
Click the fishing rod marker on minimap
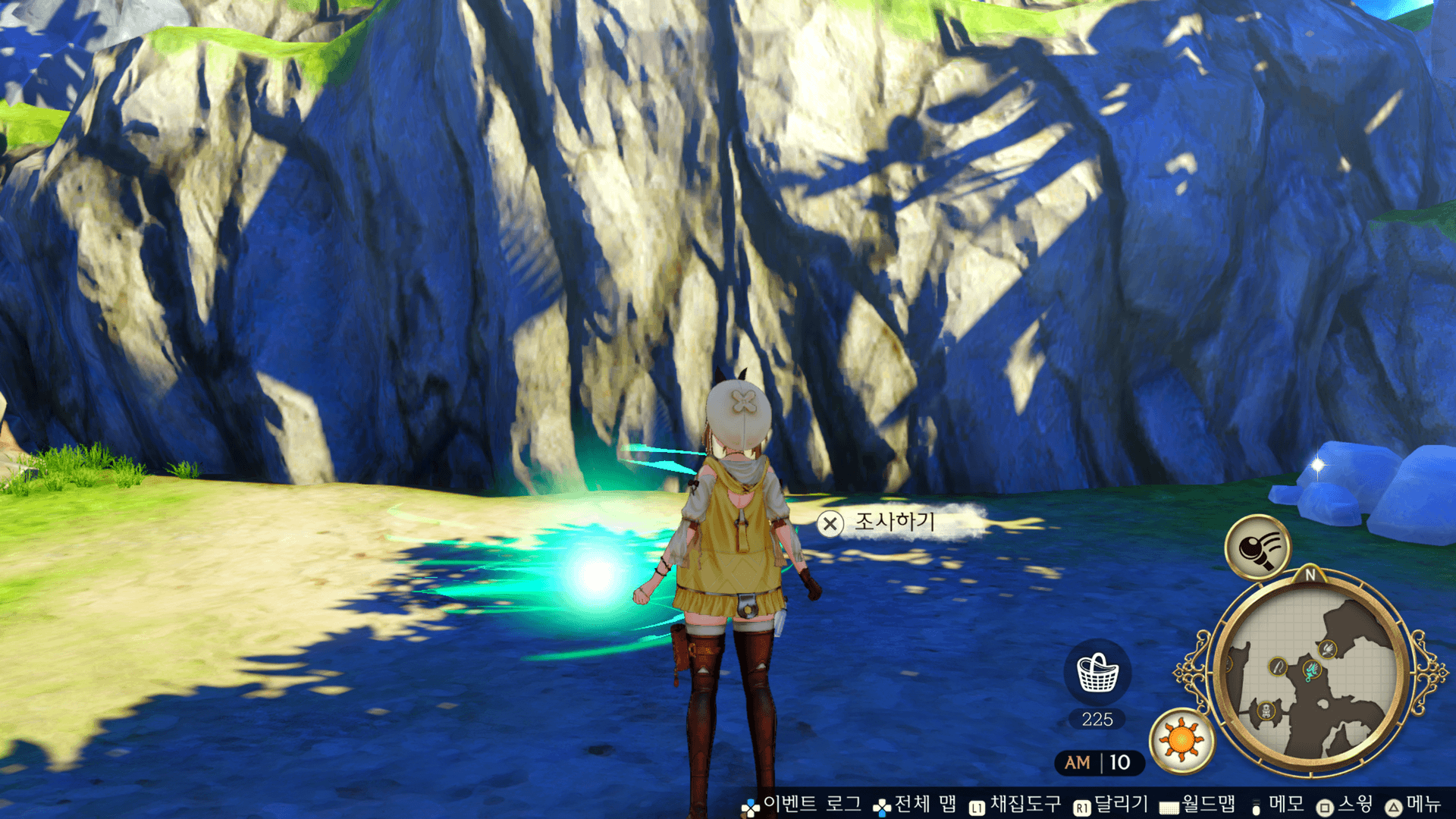[1278, 667]
